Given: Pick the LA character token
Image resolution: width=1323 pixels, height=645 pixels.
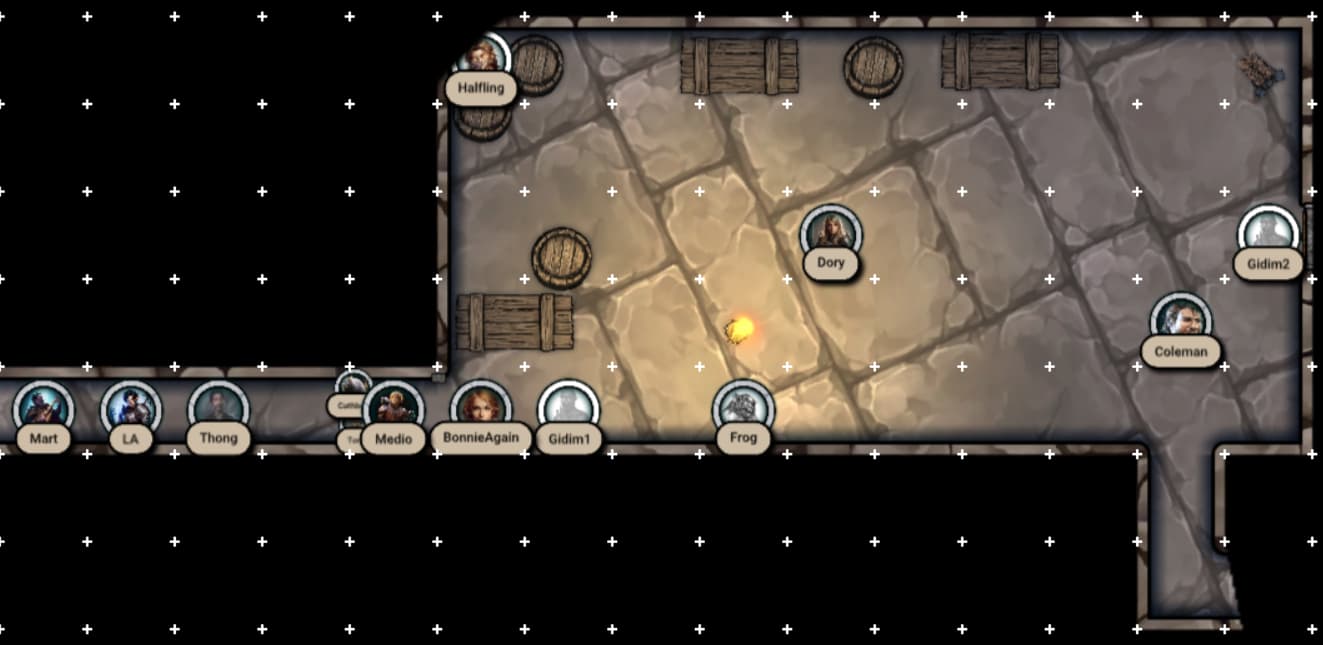Looking at the screenshot, I should pyautogui.click(x=131, y=410).
